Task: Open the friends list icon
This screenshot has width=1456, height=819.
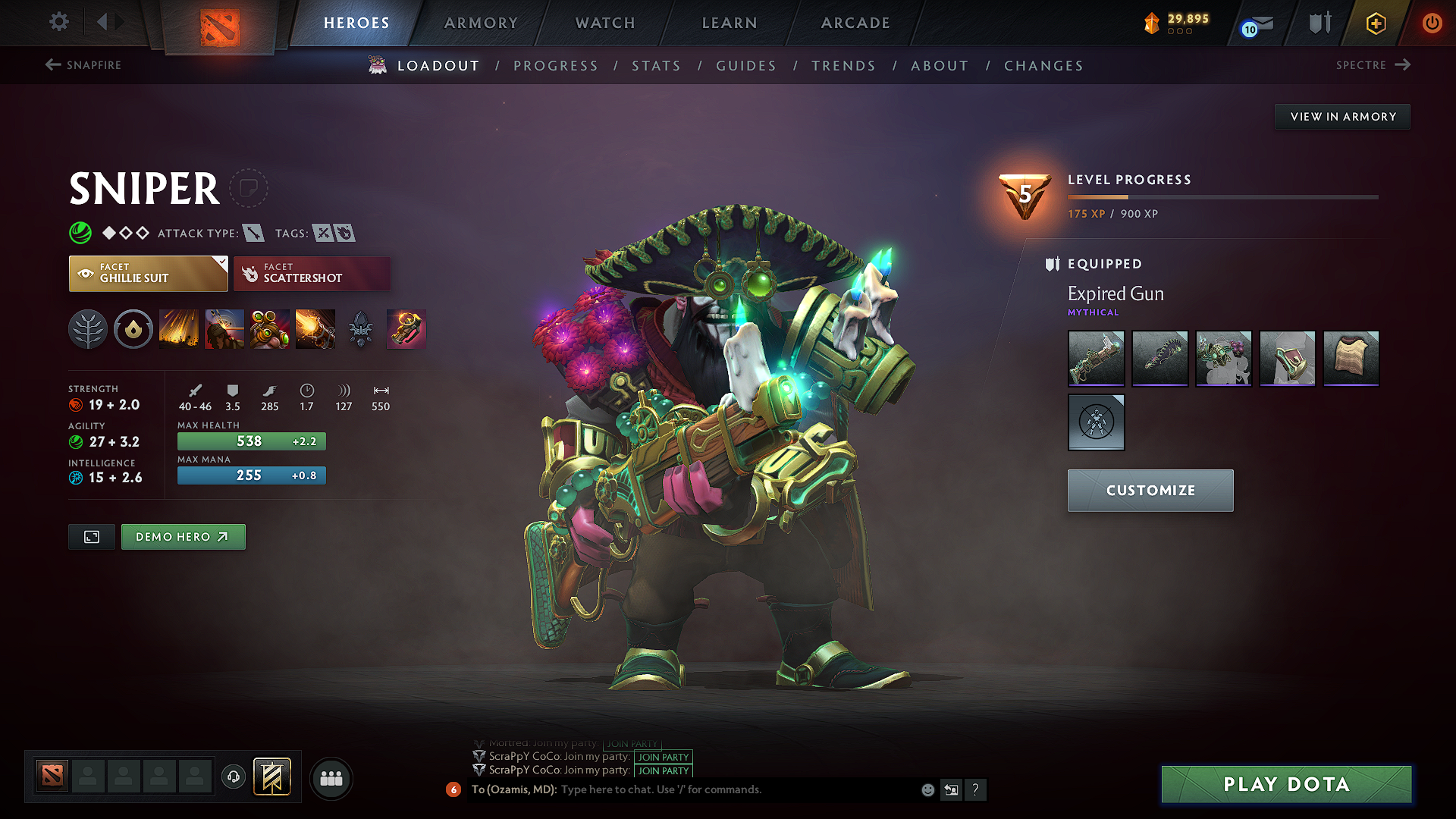Action: 331,777
